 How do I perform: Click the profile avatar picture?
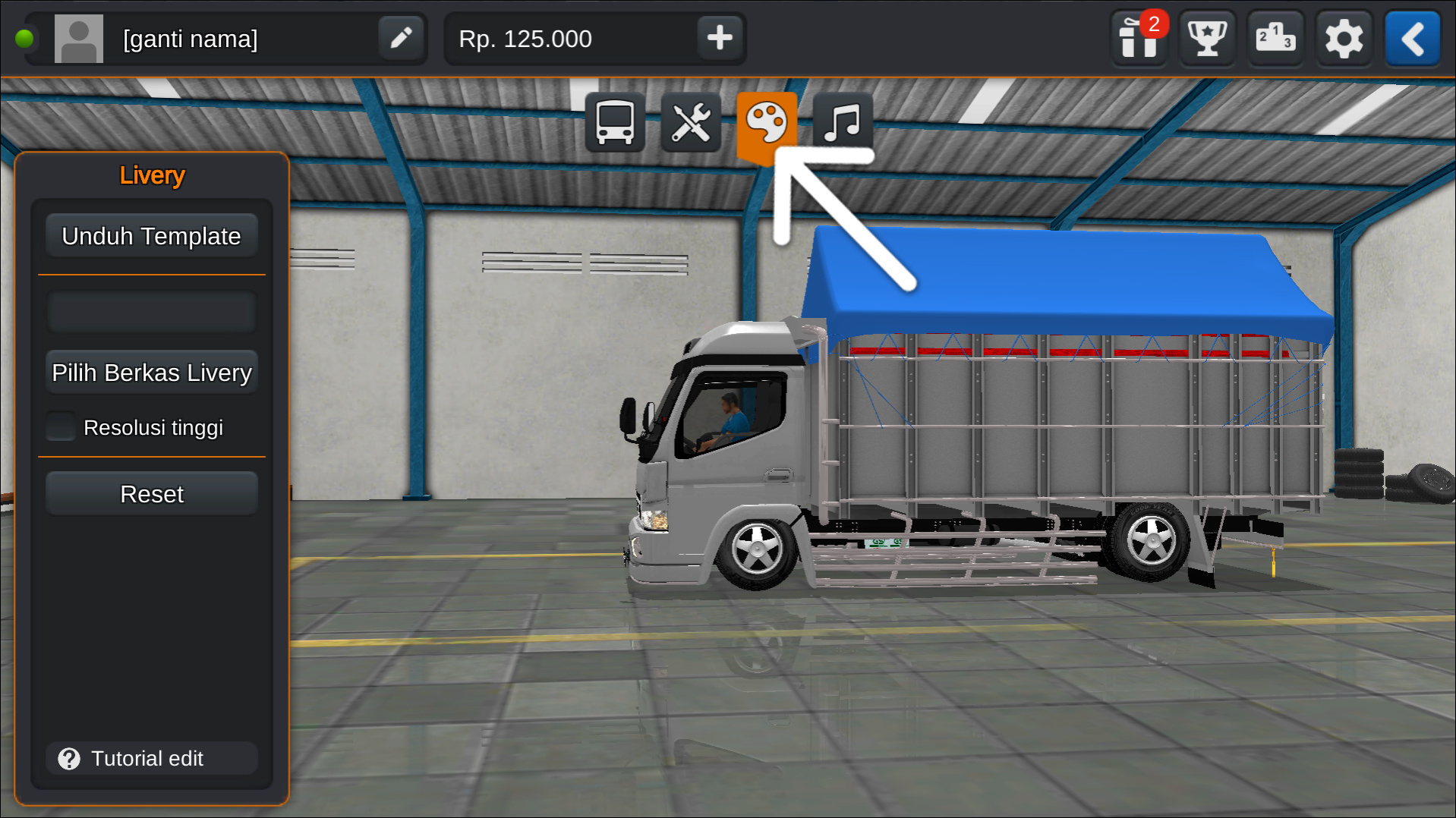point(79,38)
